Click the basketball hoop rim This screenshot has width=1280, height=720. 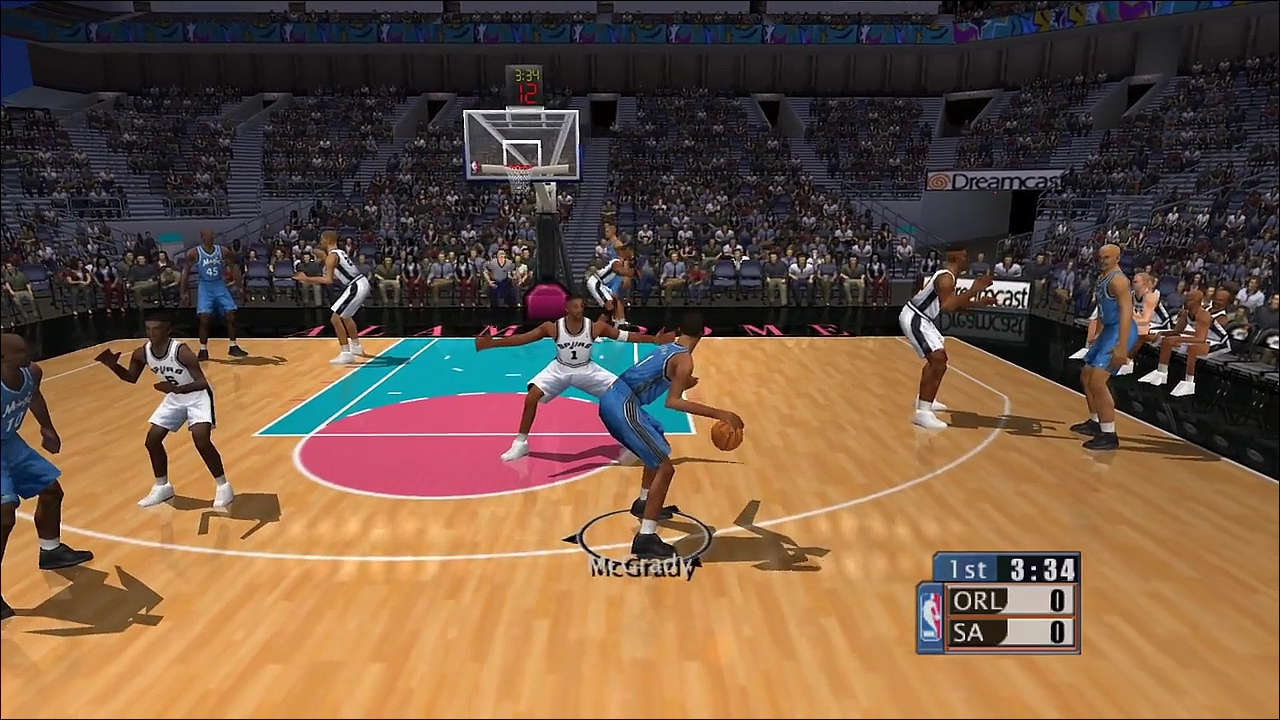(x=519, y=168)
